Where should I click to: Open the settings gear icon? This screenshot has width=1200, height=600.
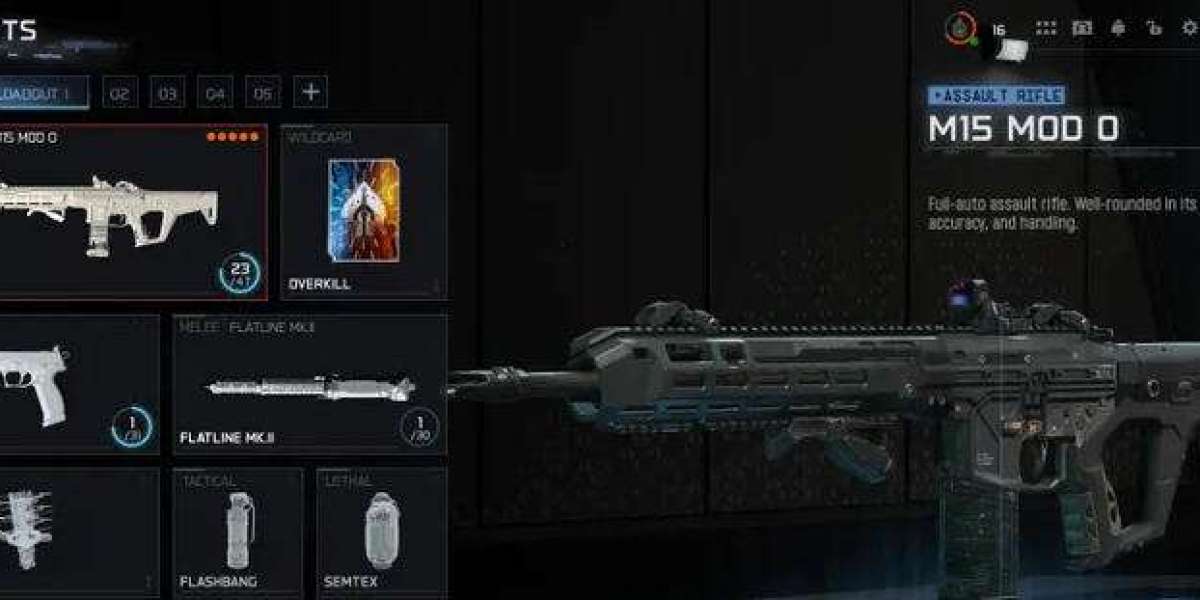(1189, 28)
